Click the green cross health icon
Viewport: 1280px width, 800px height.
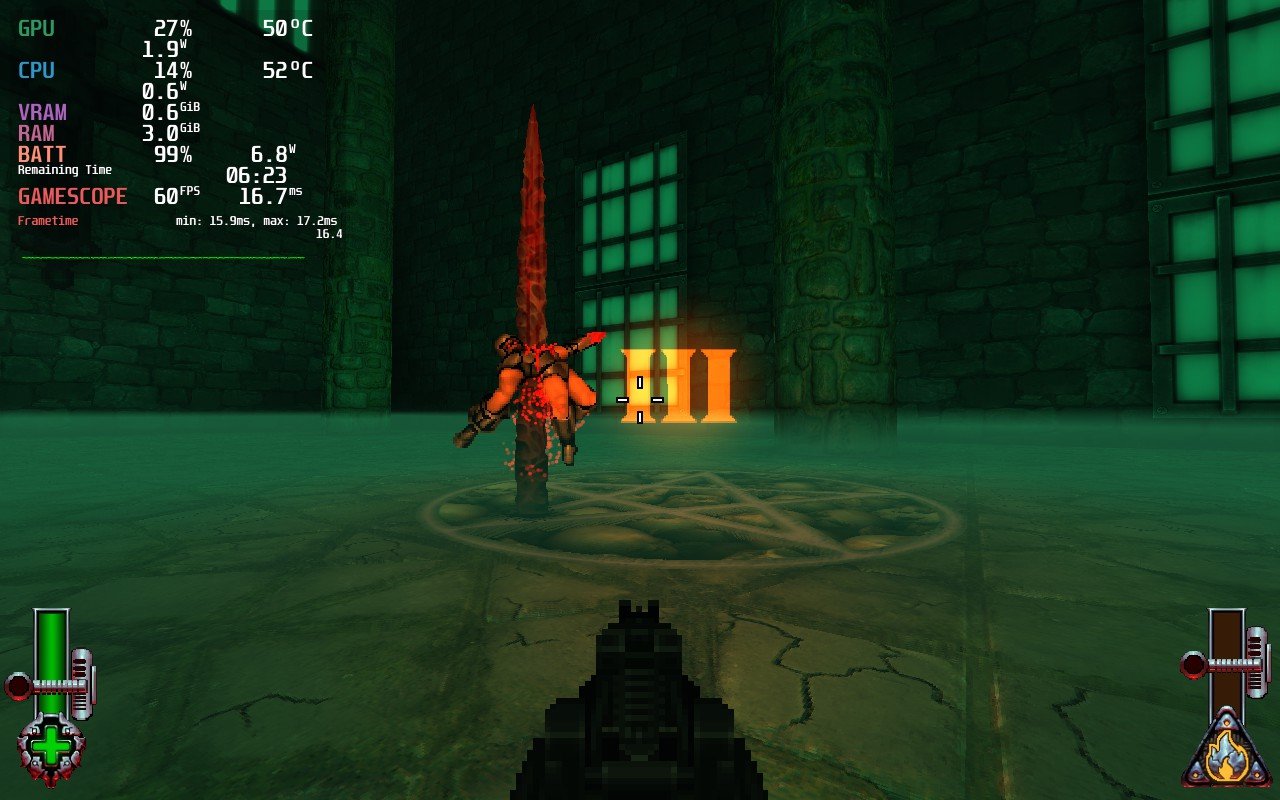(x=51, y=748)
